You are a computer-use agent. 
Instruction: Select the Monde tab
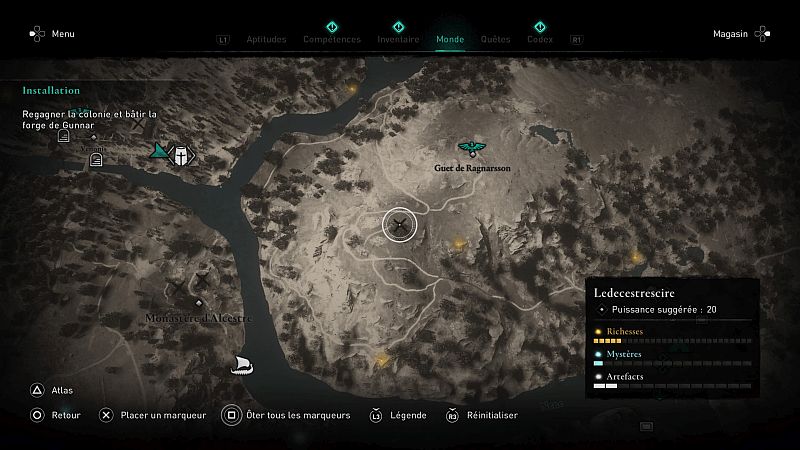(450, 40)
